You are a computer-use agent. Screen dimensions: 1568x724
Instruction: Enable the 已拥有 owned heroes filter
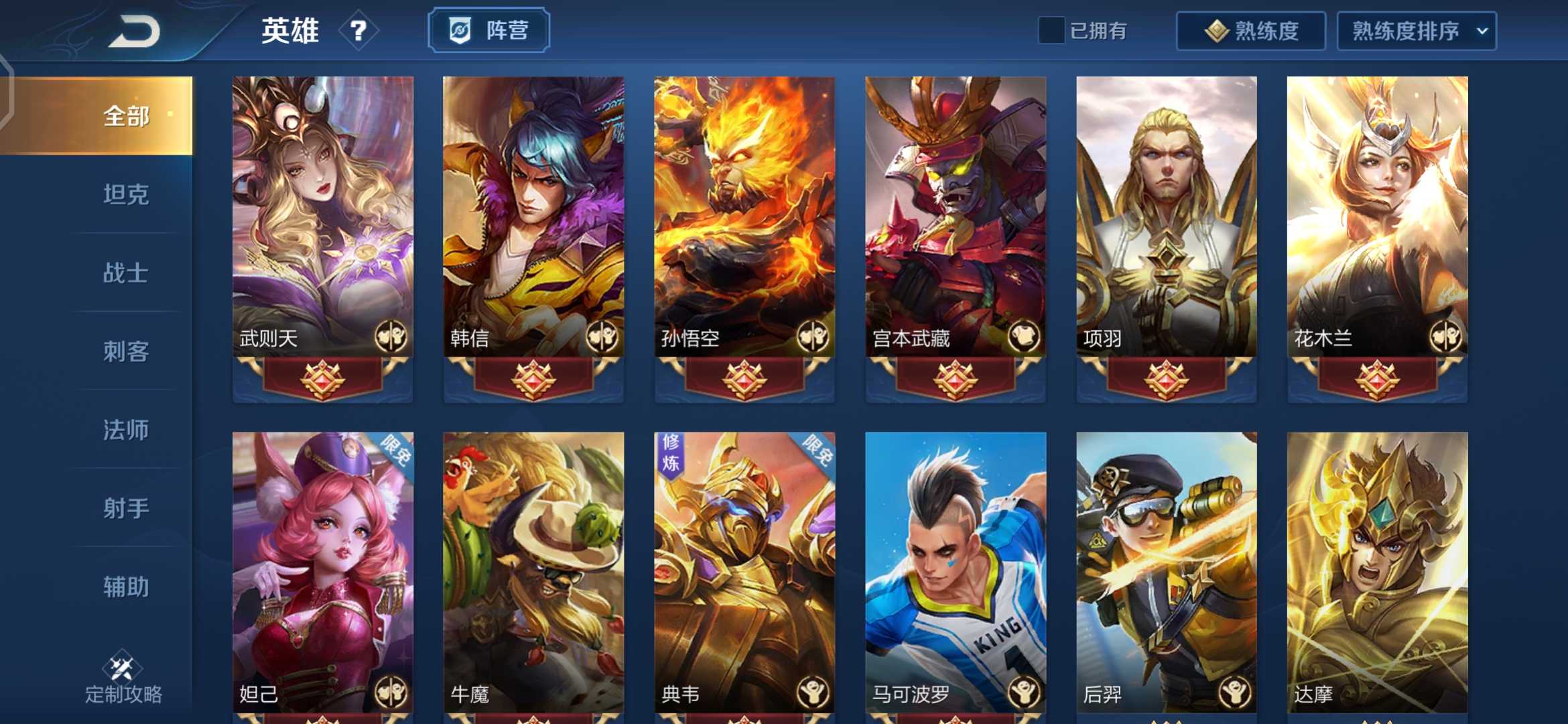point(1050,30)
